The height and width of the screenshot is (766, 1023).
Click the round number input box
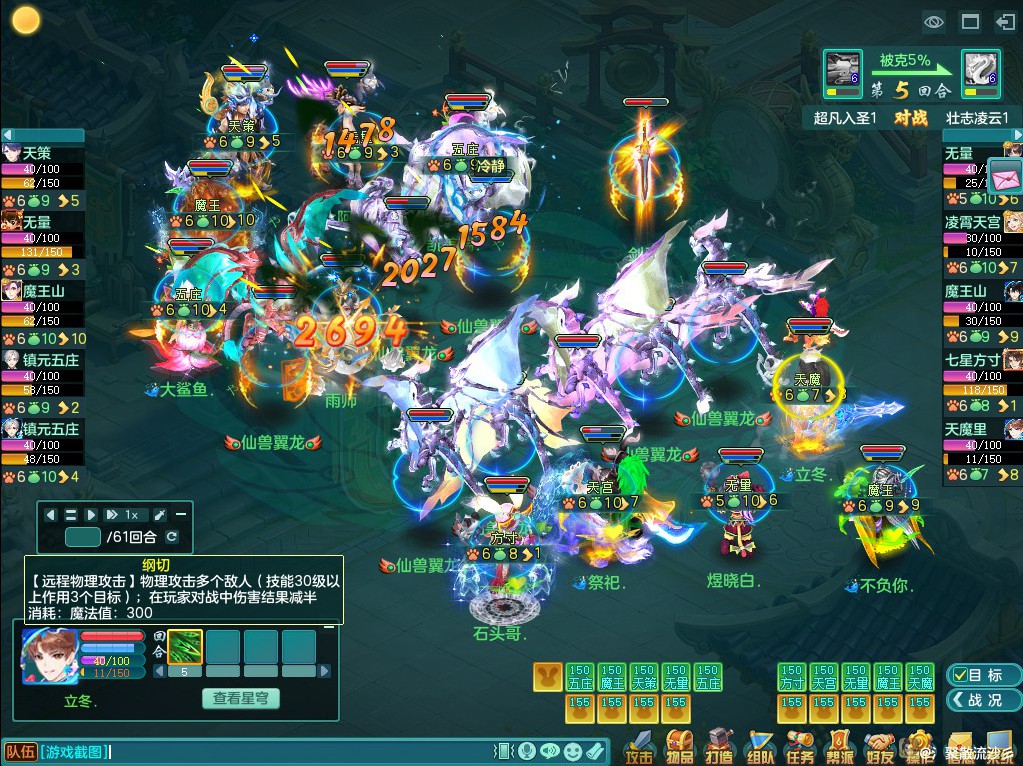83,538
